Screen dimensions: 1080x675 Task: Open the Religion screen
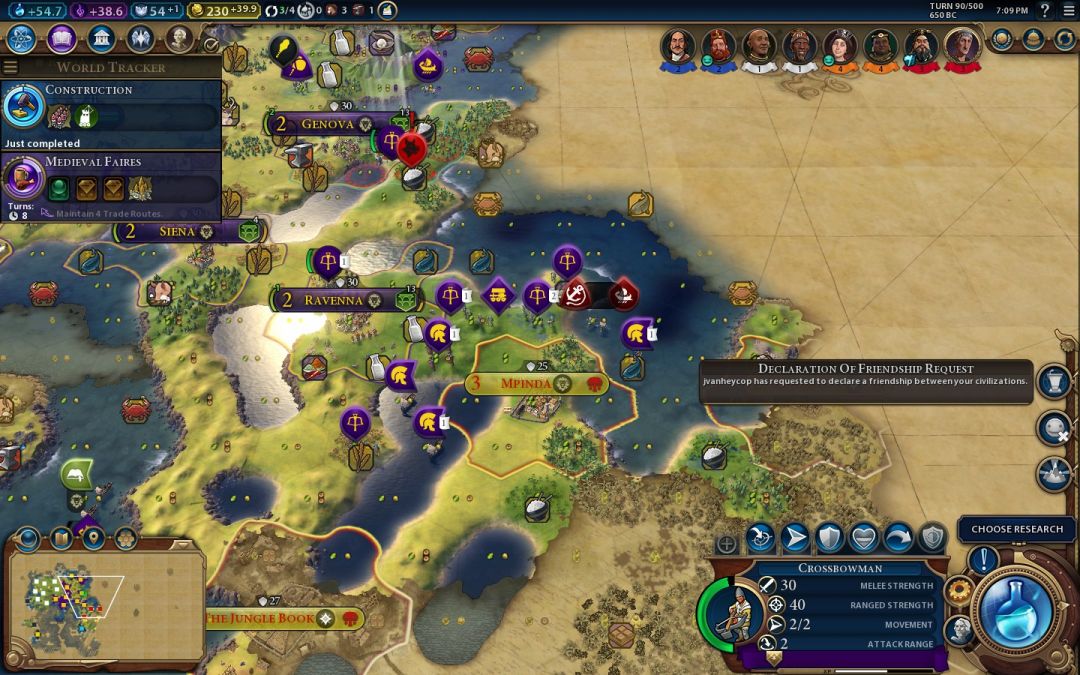point(140,39)
